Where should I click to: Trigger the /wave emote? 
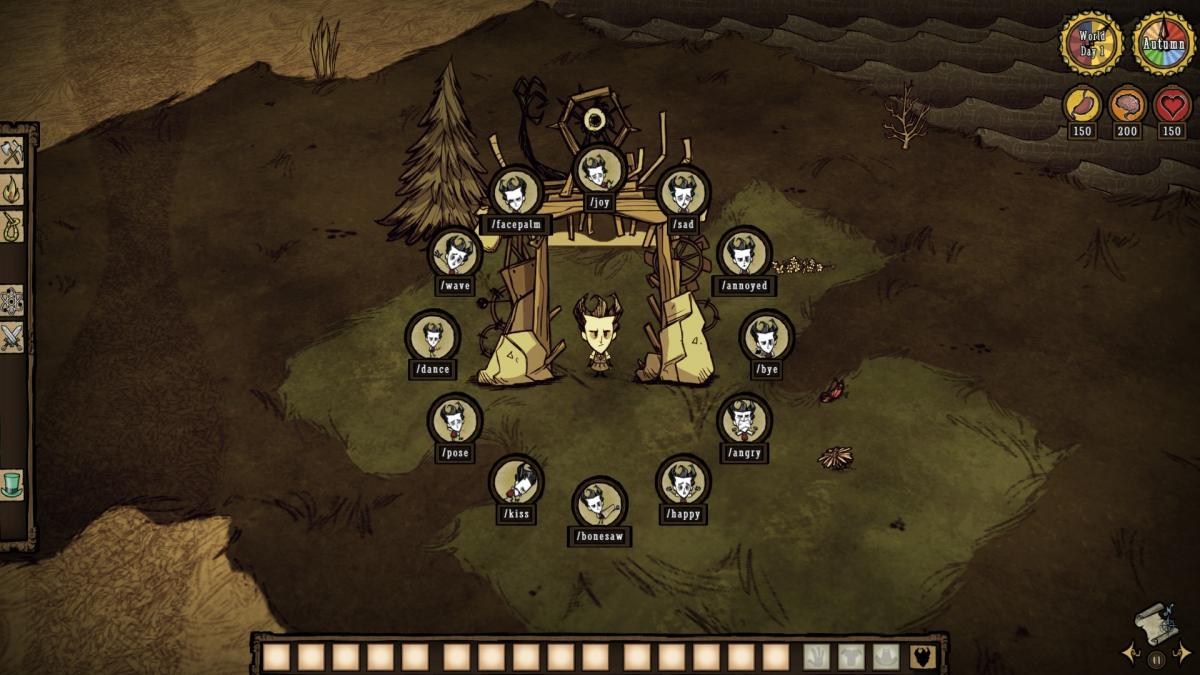[455, 255]
